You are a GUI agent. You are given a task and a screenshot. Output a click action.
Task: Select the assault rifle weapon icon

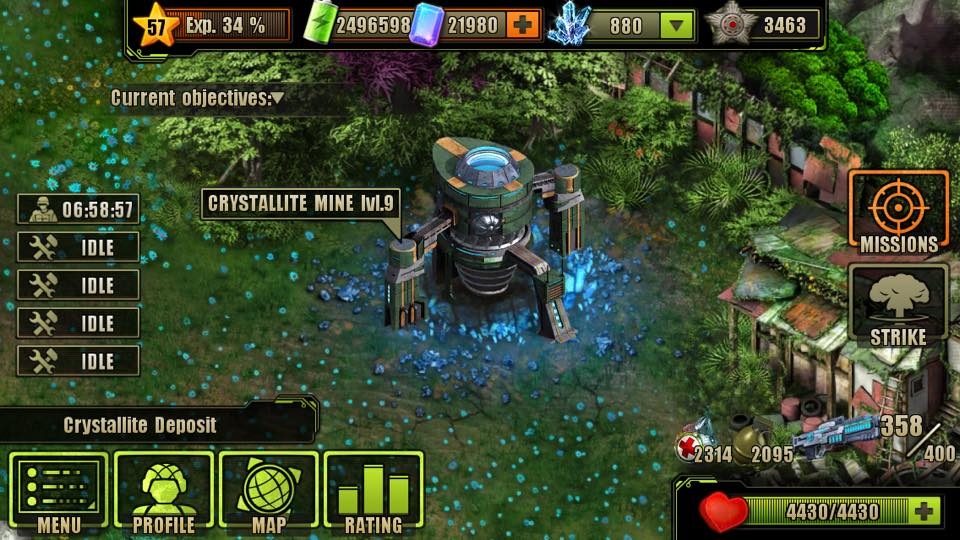(836, 438)
